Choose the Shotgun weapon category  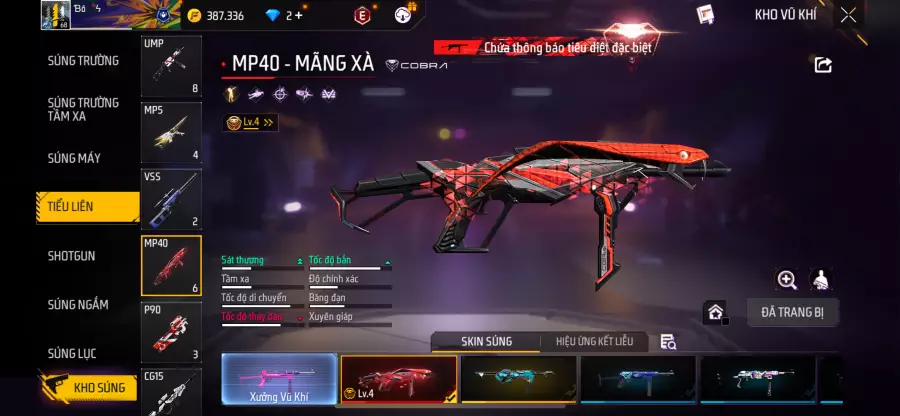tap(72, 256)
